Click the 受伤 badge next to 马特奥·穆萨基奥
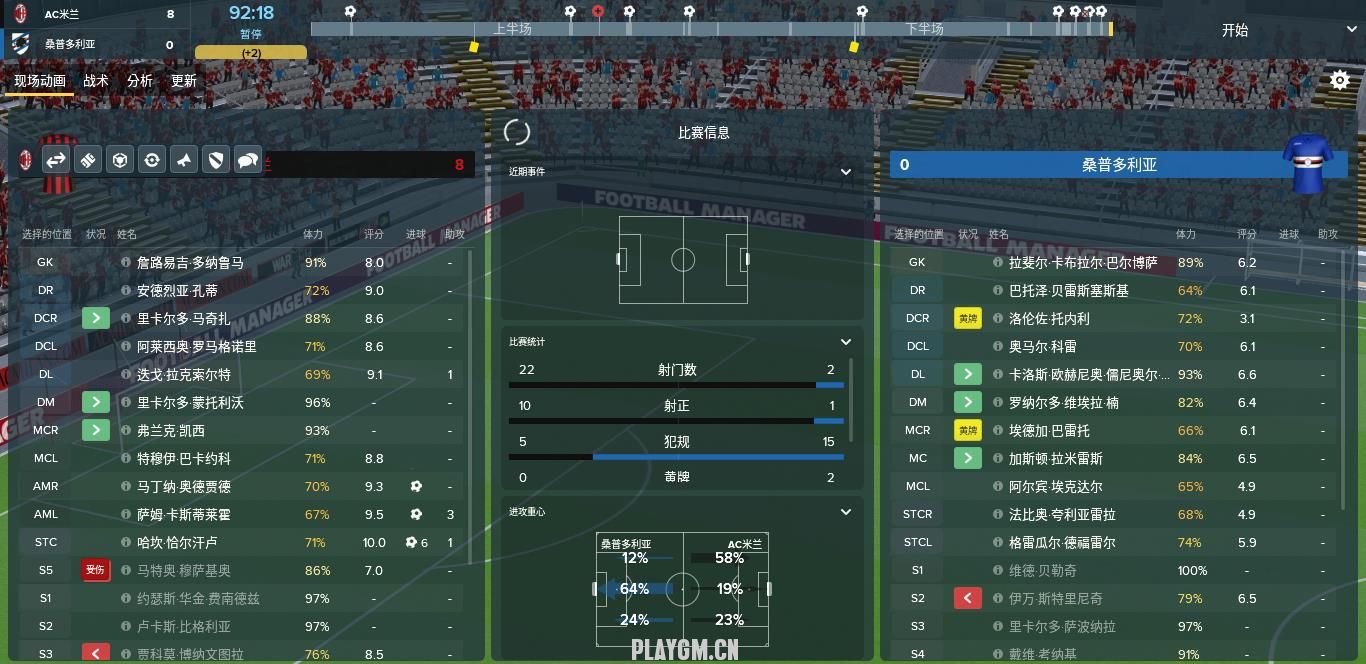The height and width of the screenshot is (664, 1366). [x=95, y=570]
